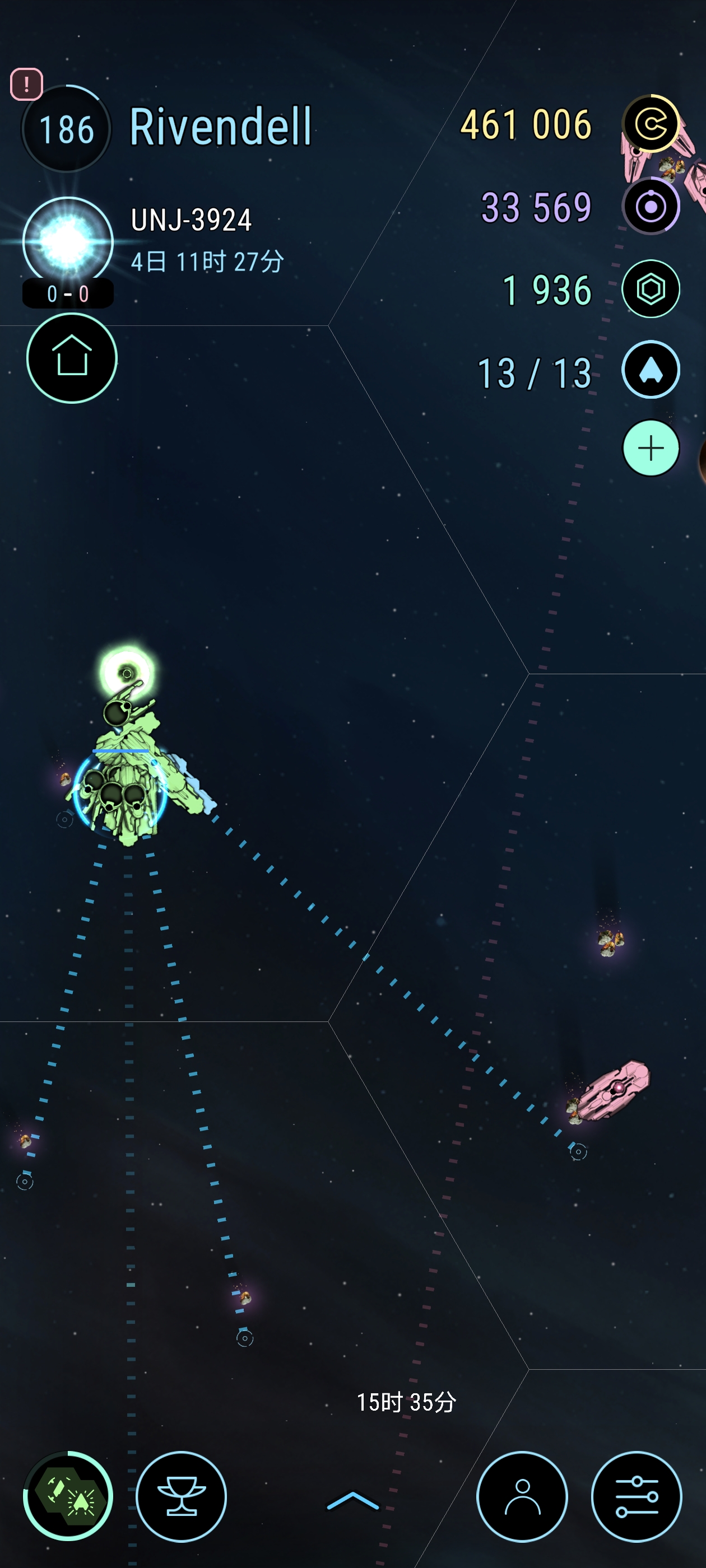Image resolution: width=706 pixels, height=1568 pixels.
Task: Tap the yellow credits currency icon
Action: click(x=651, y=124)
